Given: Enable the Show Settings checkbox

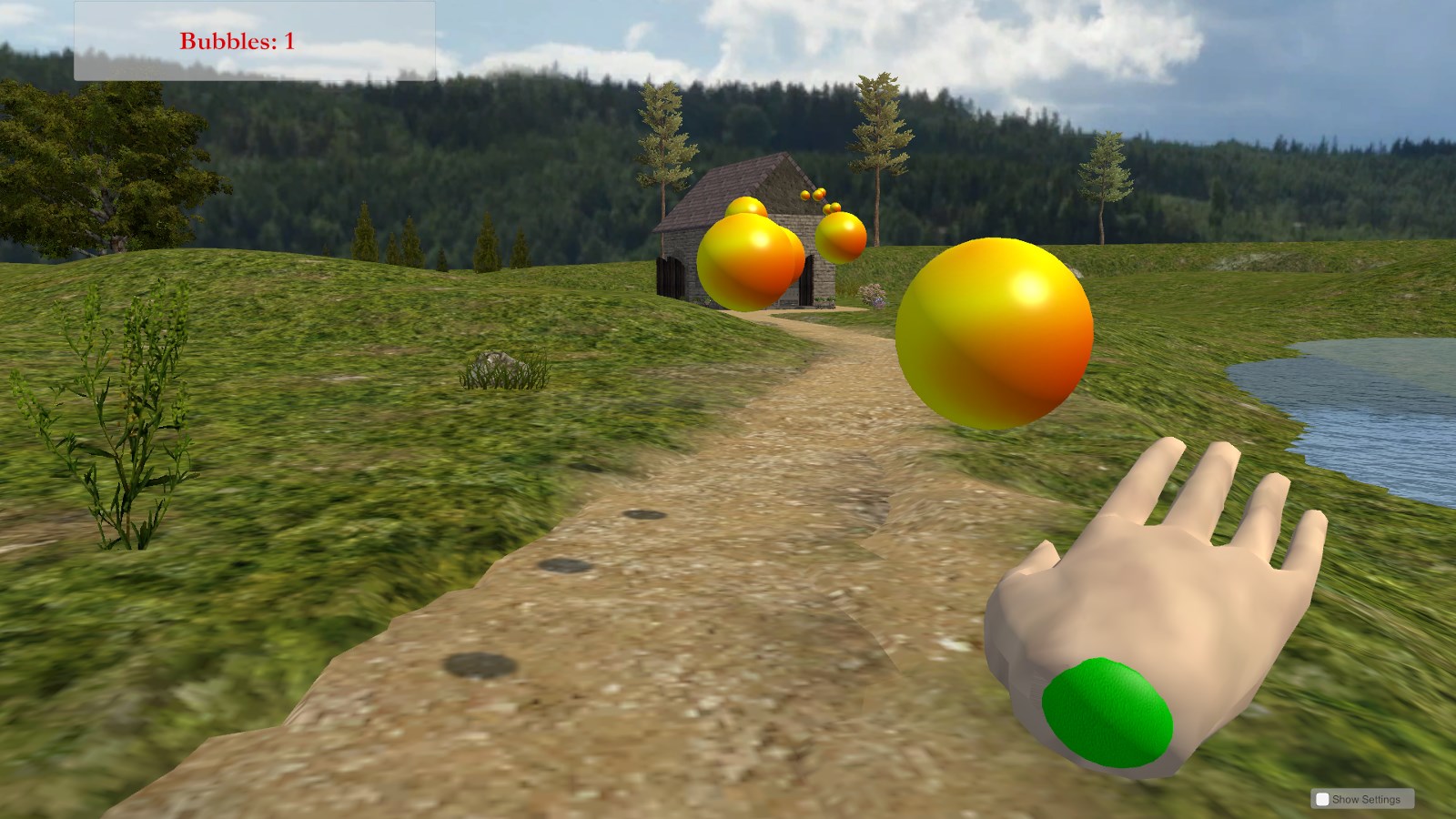Looking at the screenshot, I should [x=1321, y=798].
